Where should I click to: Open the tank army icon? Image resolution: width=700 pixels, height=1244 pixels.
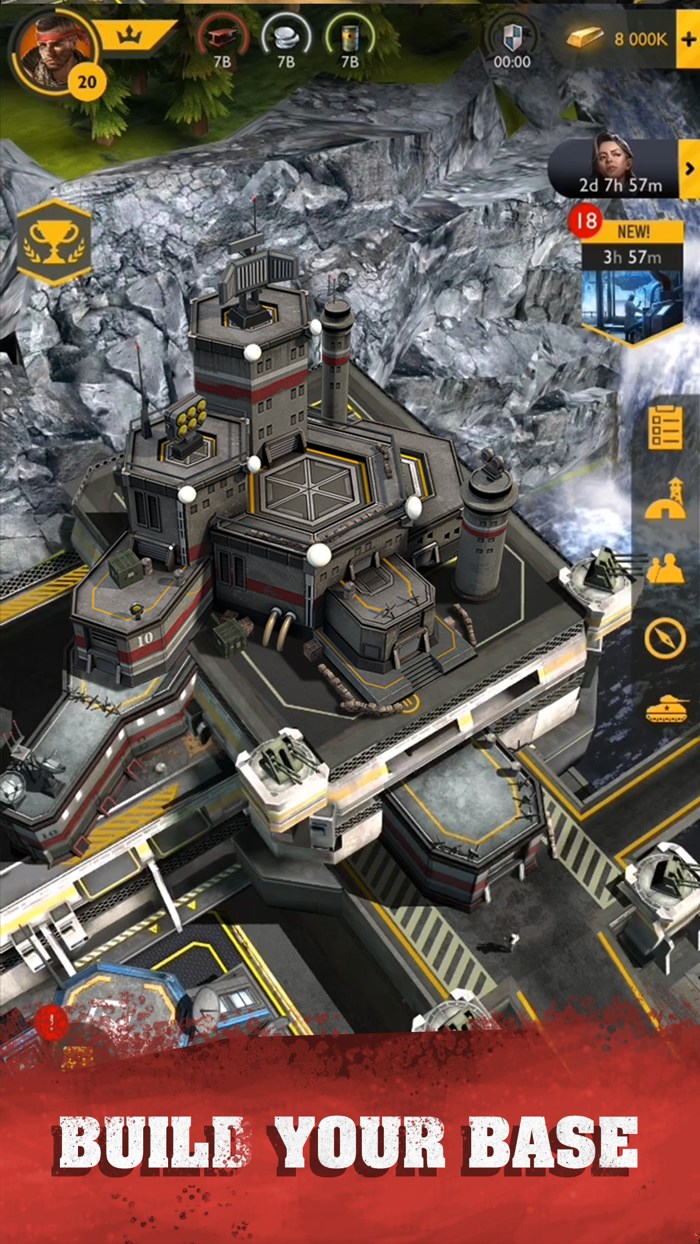[x=665, y=709]
